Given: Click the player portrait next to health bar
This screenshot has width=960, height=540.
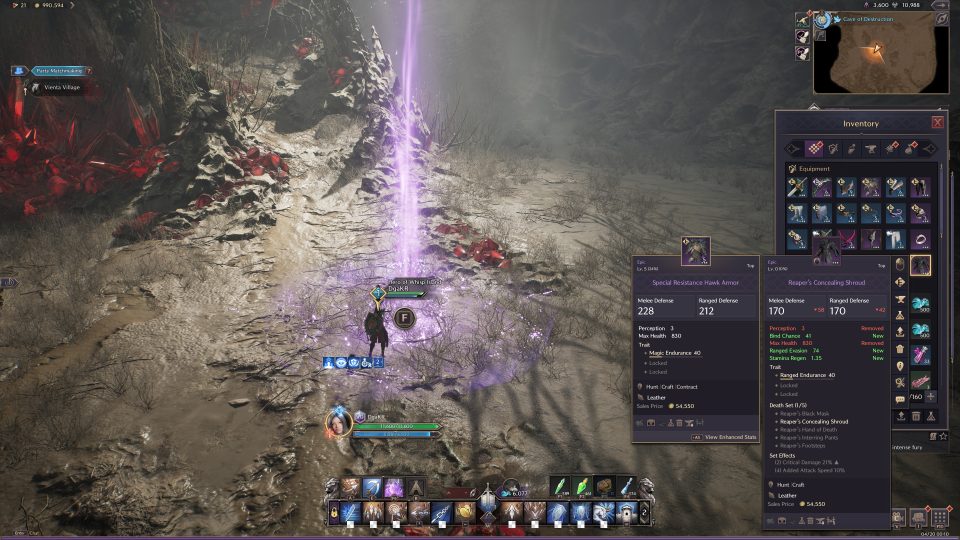Looking at the screenshot, I should click(338, 424).
